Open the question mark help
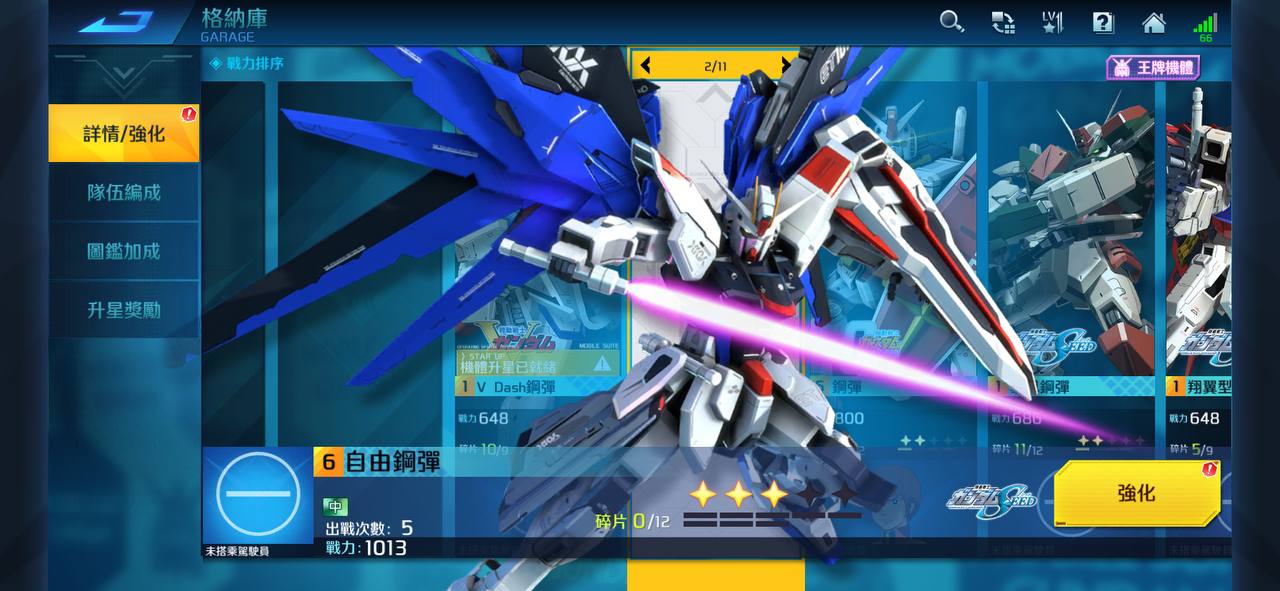The height and width of the screenshot is (591, 1280). click(1103, 22)
